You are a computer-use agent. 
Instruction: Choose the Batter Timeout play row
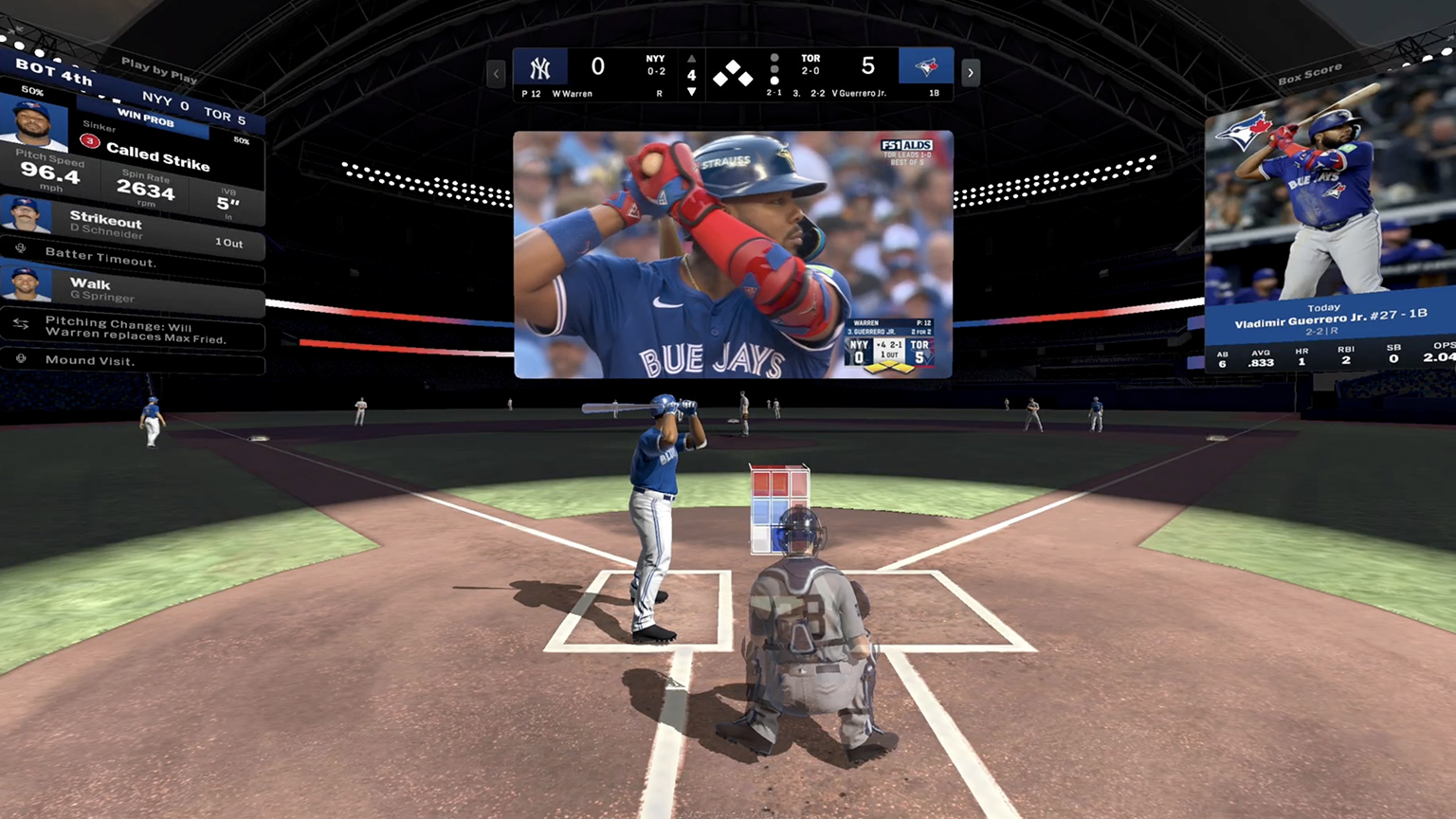[x=133, y=258]
